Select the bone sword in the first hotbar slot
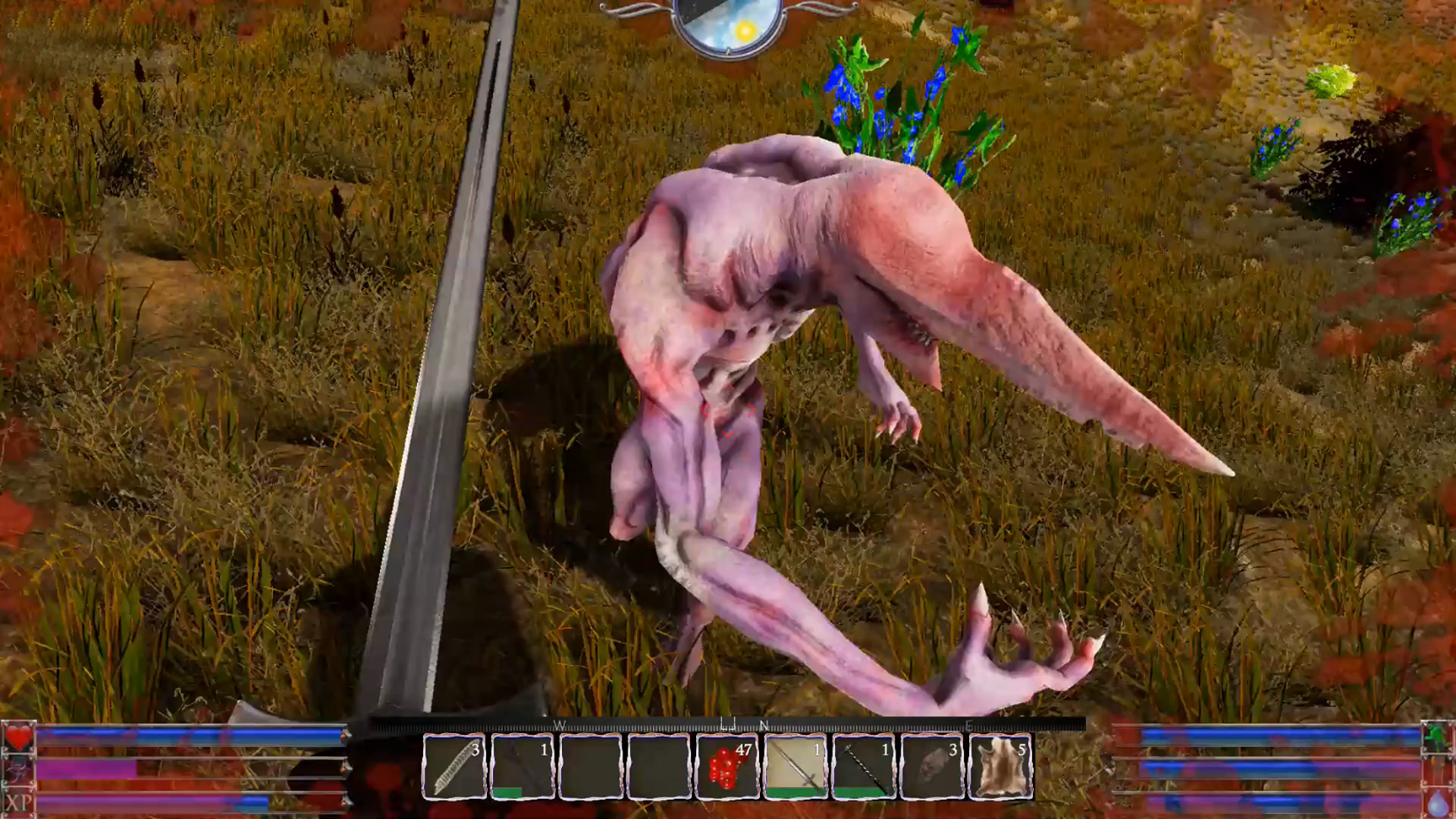 point(455,767)
